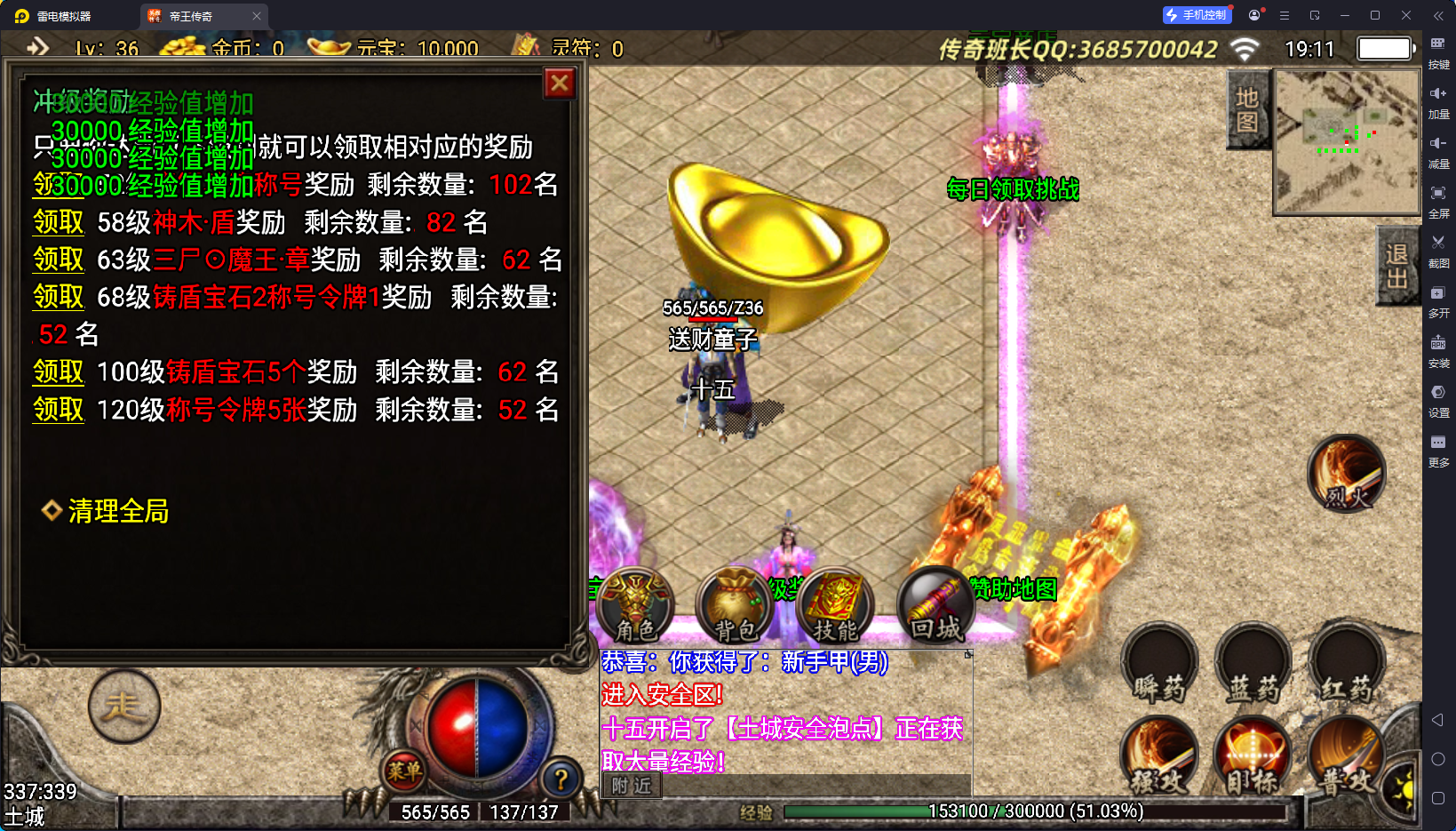
Task: Claim the level 58 shield reward
Action: point(59,222)
